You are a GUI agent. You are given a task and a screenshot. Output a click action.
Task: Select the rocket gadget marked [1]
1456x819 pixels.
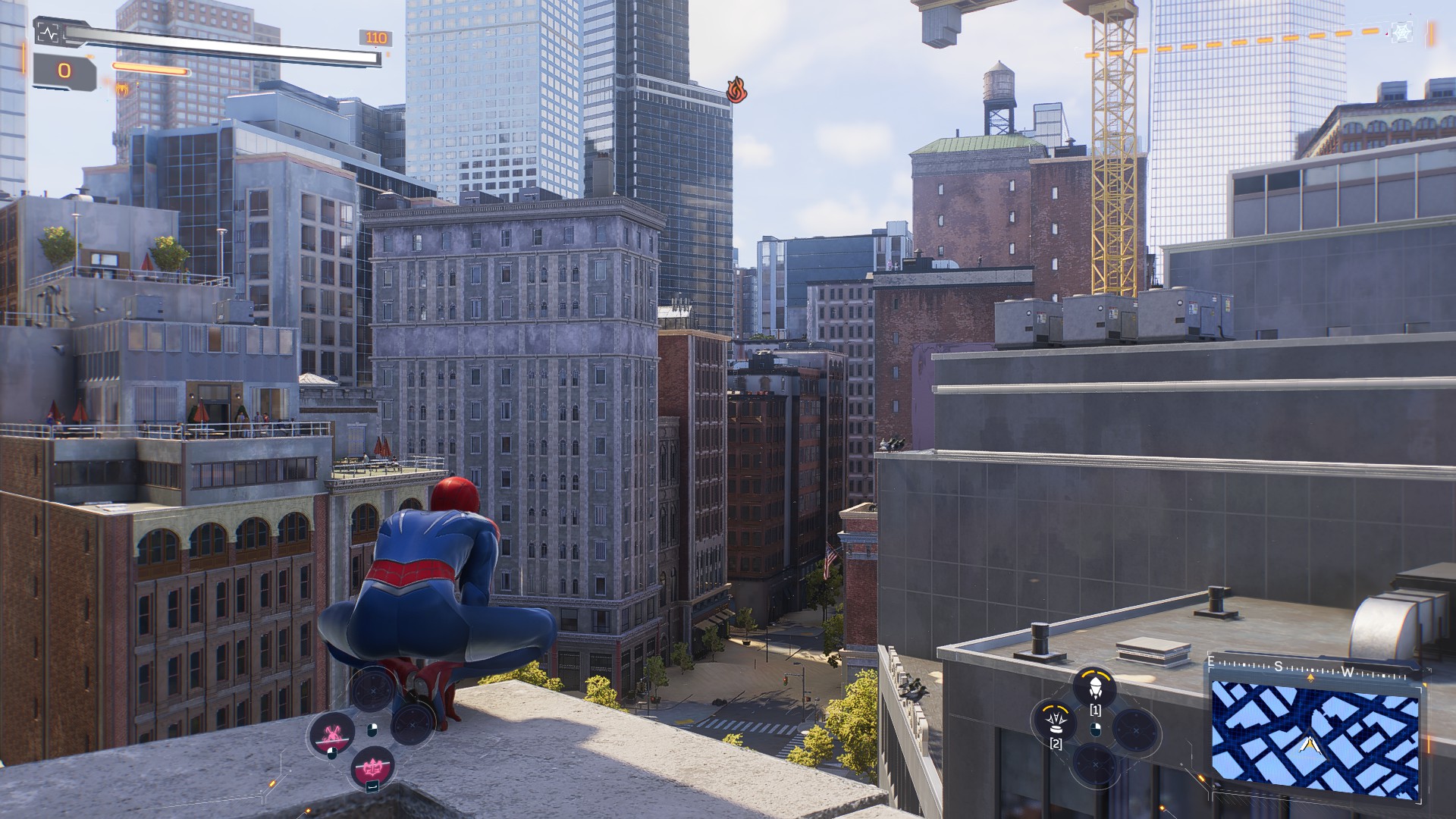point(1094,688)
